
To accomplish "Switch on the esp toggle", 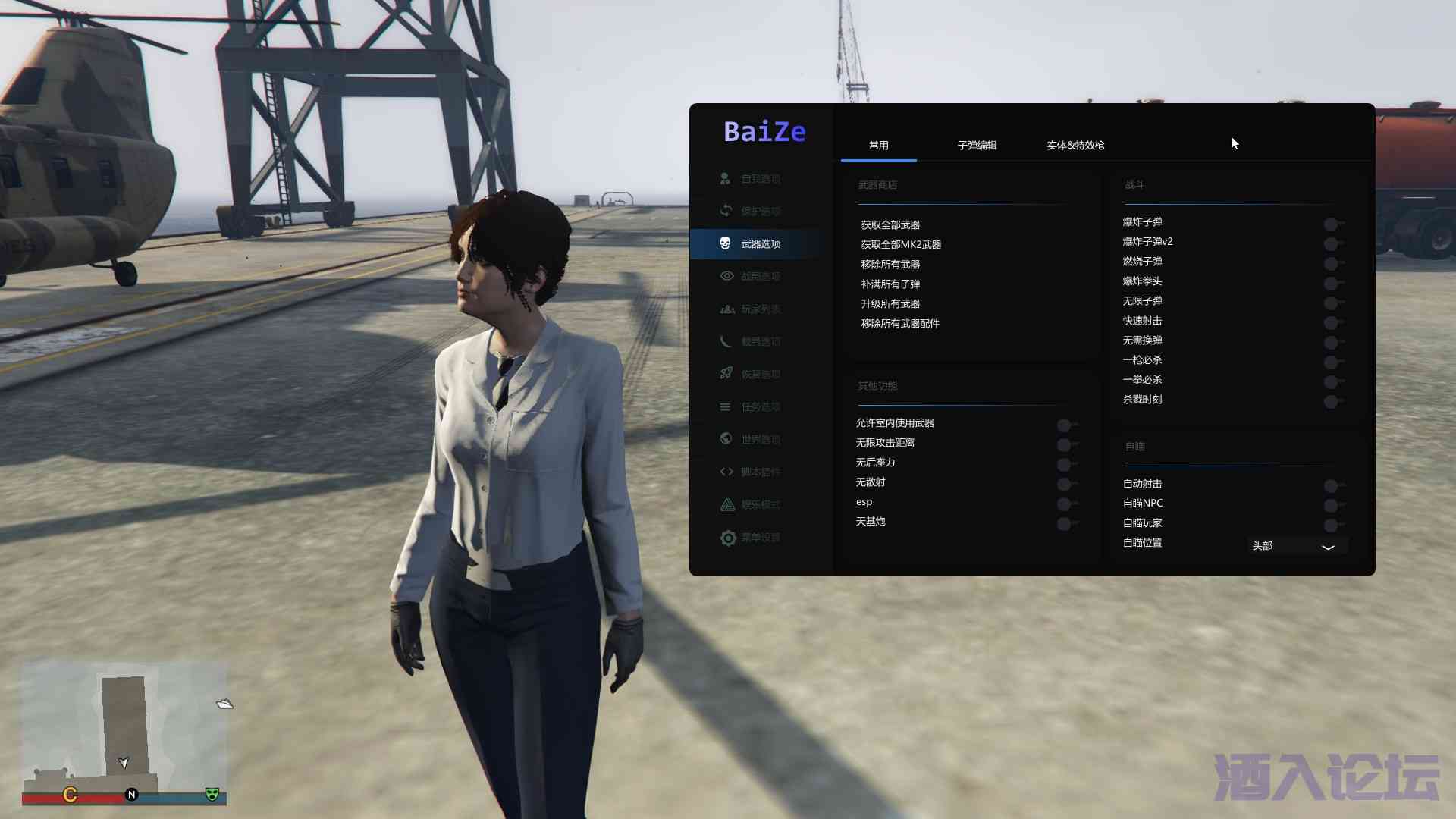I will coord(1066,504).
